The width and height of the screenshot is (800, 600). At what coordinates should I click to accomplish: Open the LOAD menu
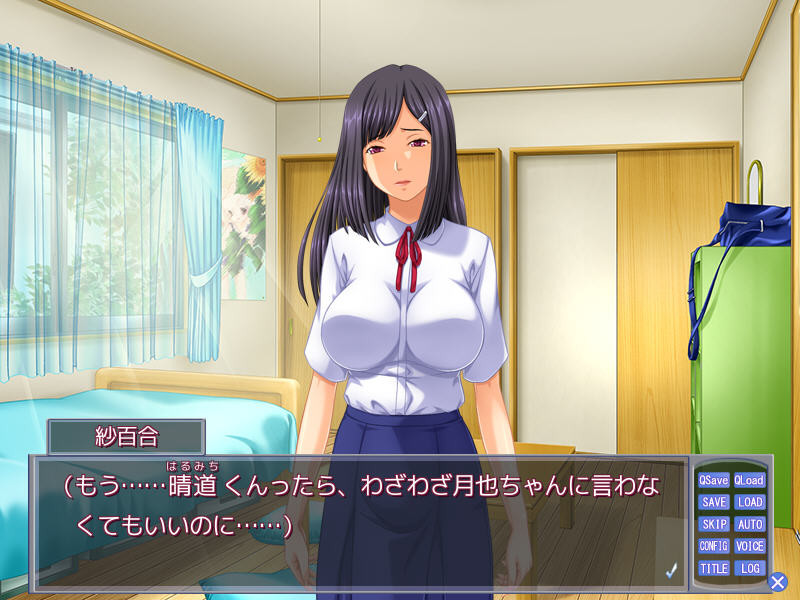[x=749, y=502]
